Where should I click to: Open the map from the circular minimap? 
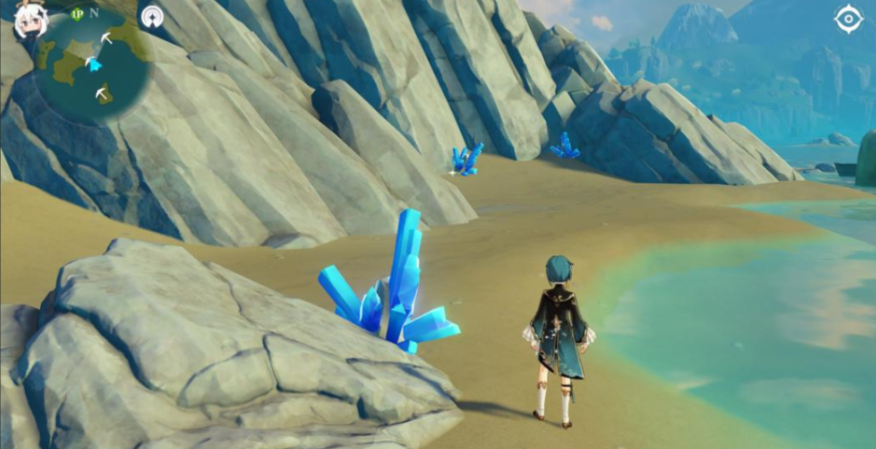(x=93, y=64)
